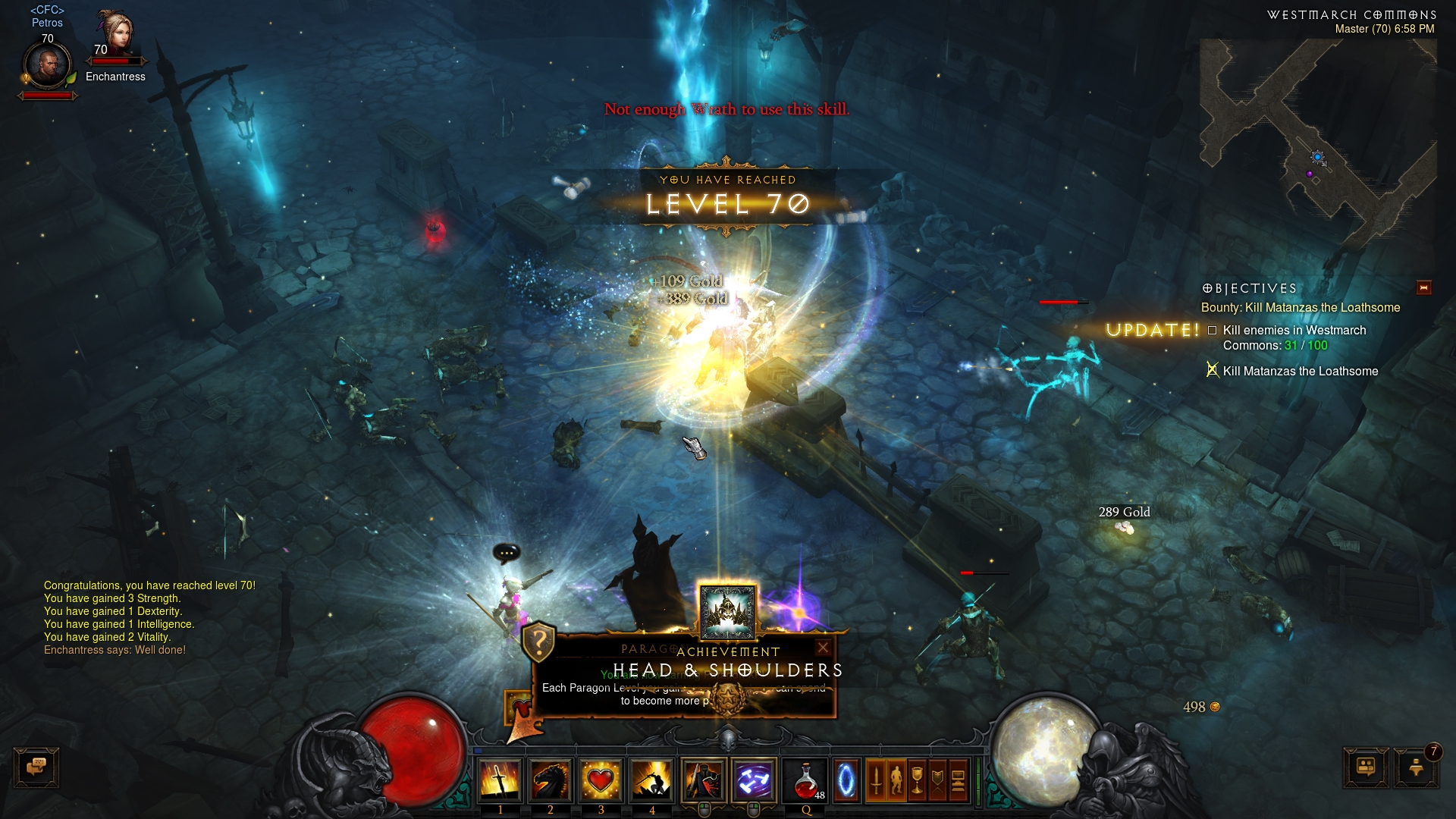Open the clan chat button with 7 badge
1456x819 pixels.
1415,767
